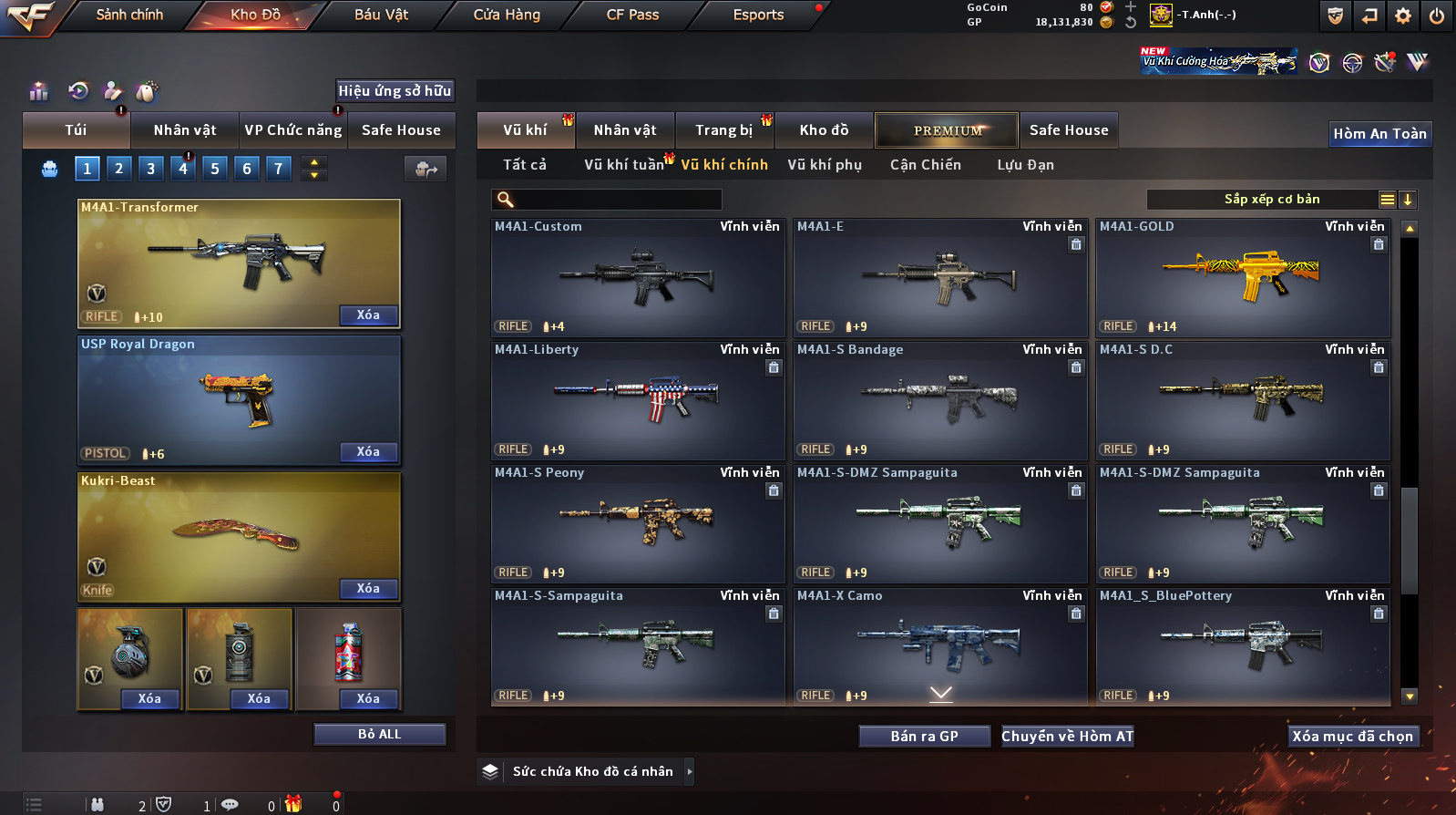Go to the Cửa Hàng shop
Image resolution: width=1456 pixels, height=815 pixels.
click(507, 15)
